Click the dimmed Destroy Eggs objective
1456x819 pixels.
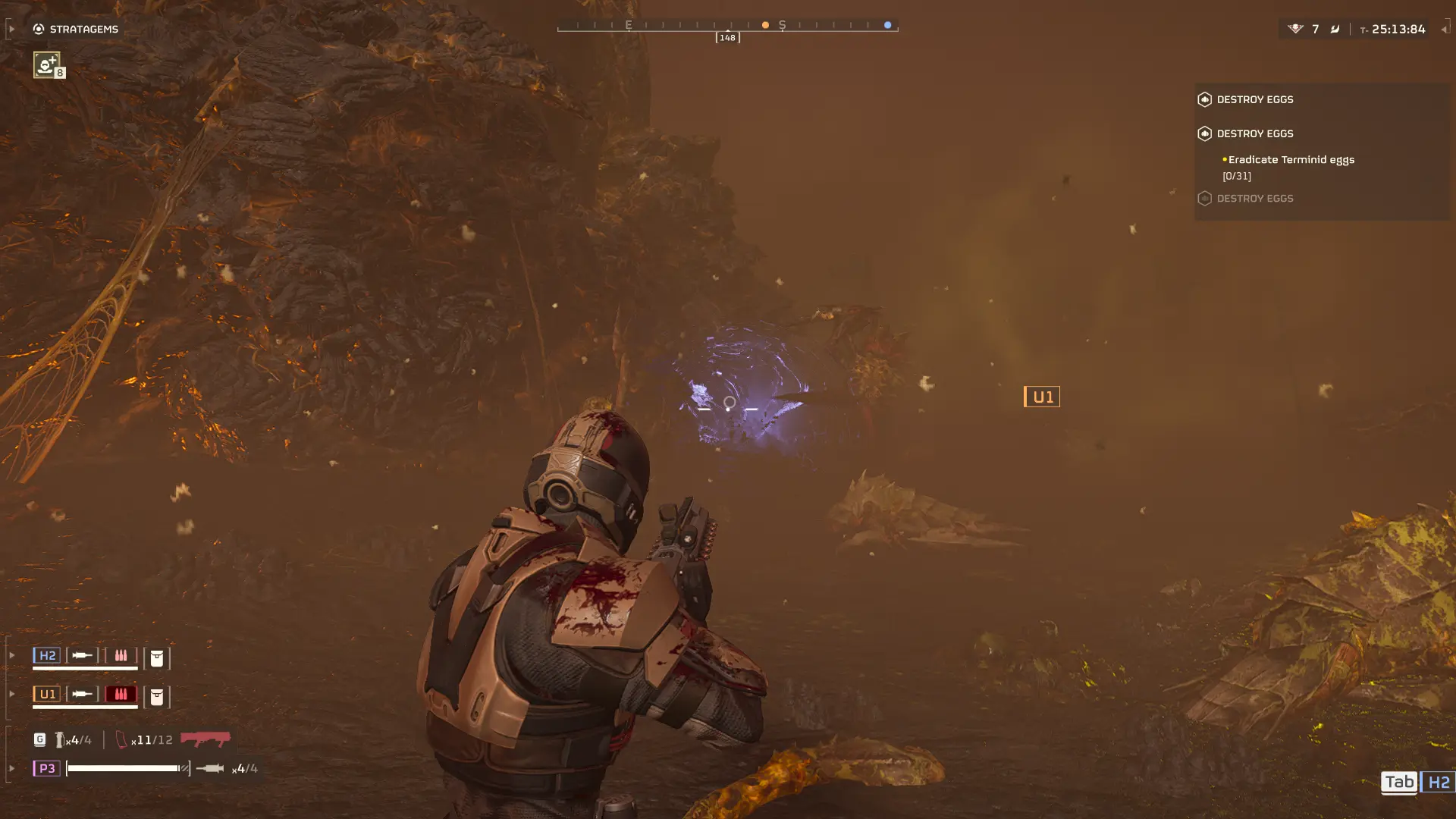click(1254, 199)
